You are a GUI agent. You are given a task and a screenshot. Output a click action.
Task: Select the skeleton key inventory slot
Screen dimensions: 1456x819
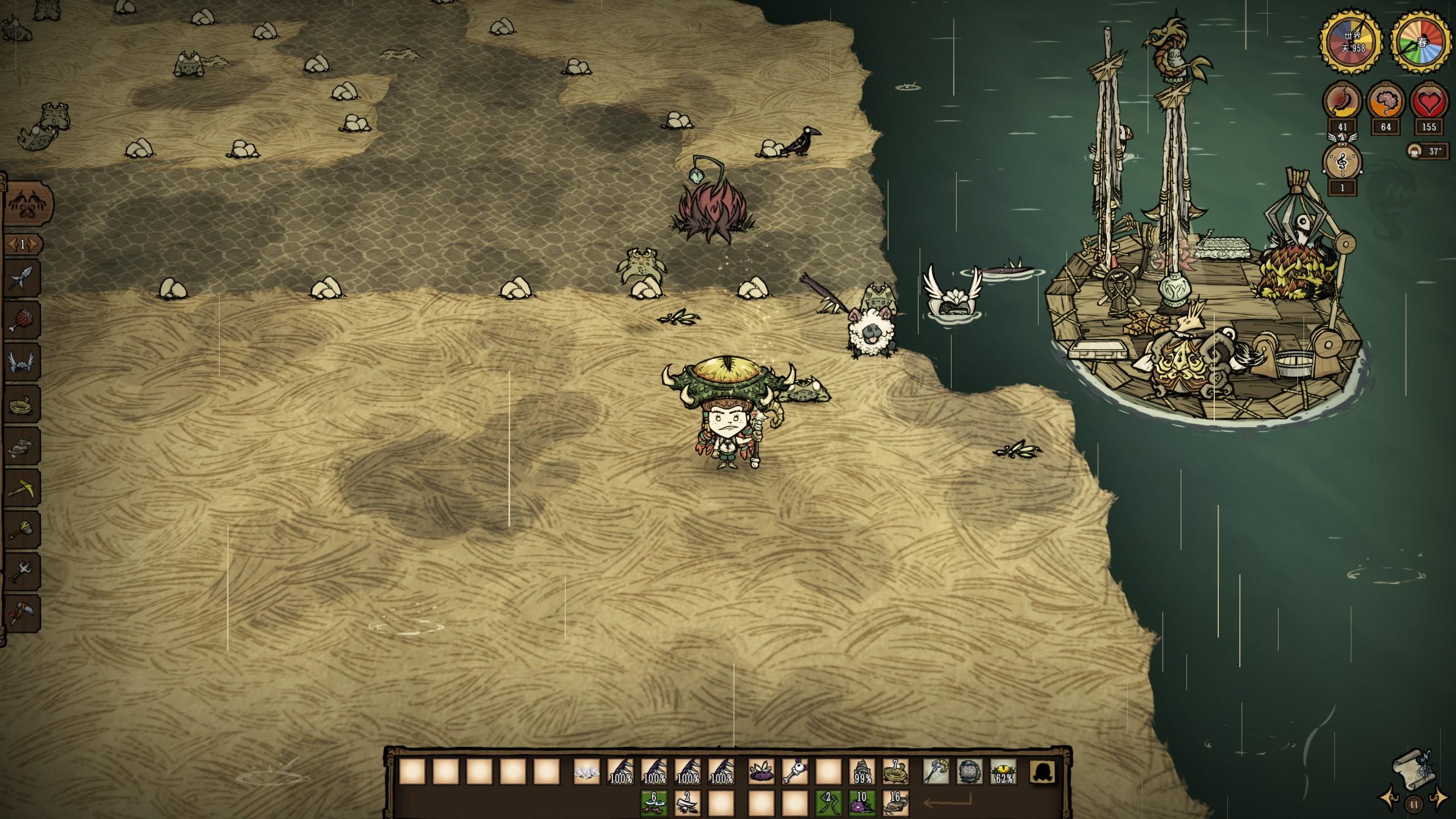click(x=795, y=772)
